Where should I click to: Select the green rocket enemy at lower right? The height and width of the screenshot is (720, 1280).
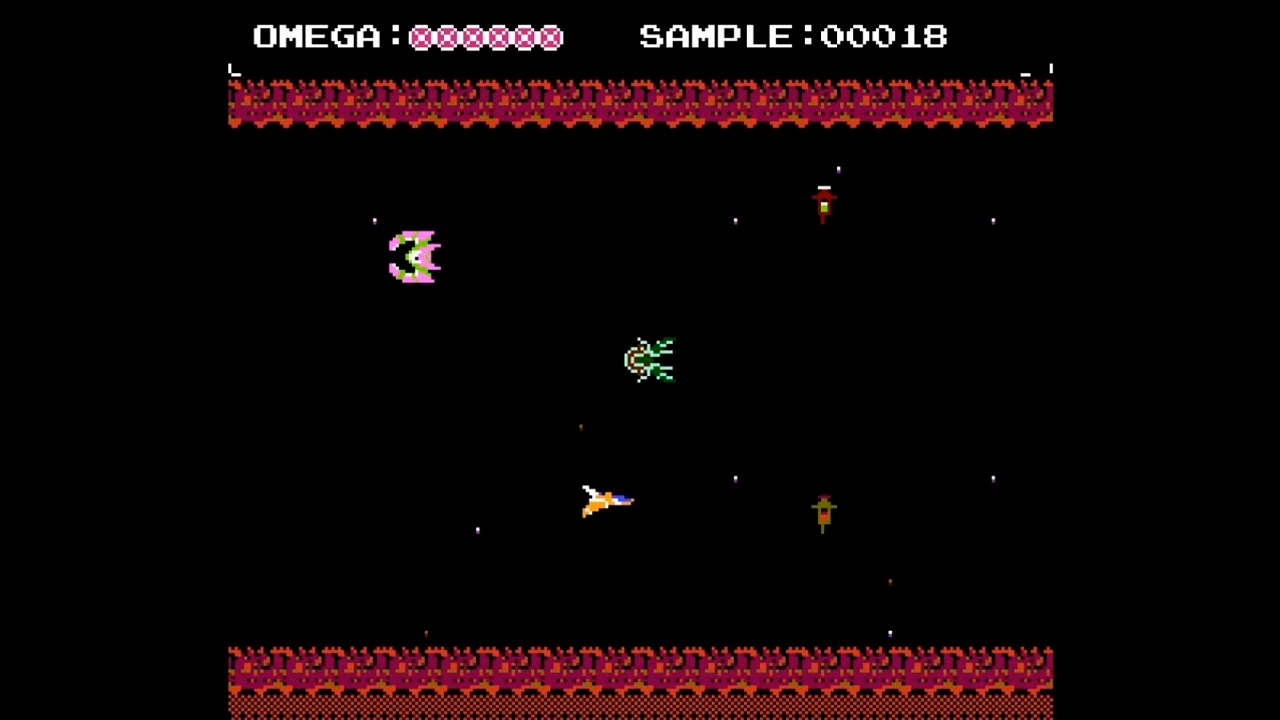[x=823, y=512]
